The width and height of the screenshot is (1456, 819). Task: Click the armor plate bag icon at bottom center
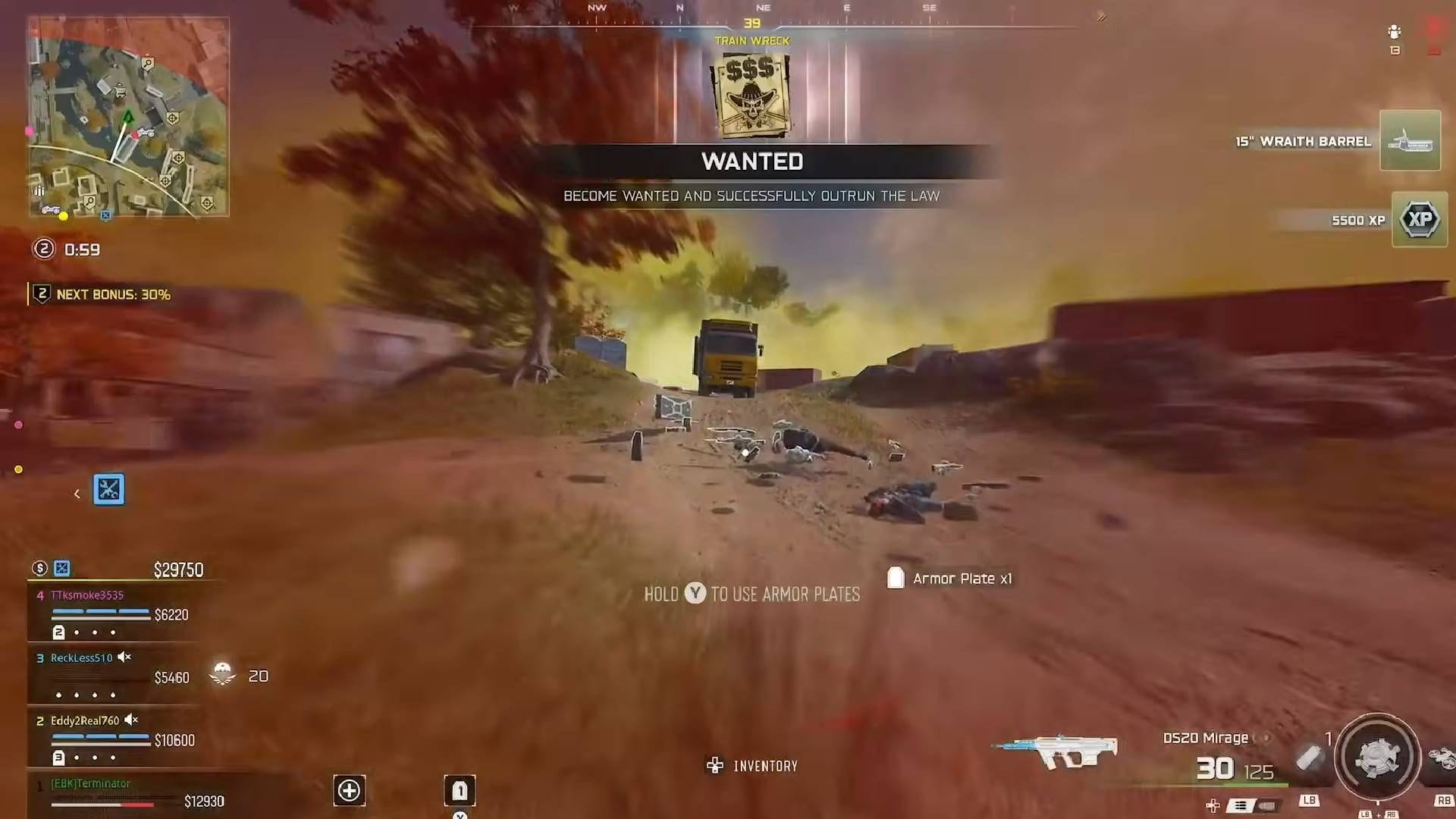(458, 791)
